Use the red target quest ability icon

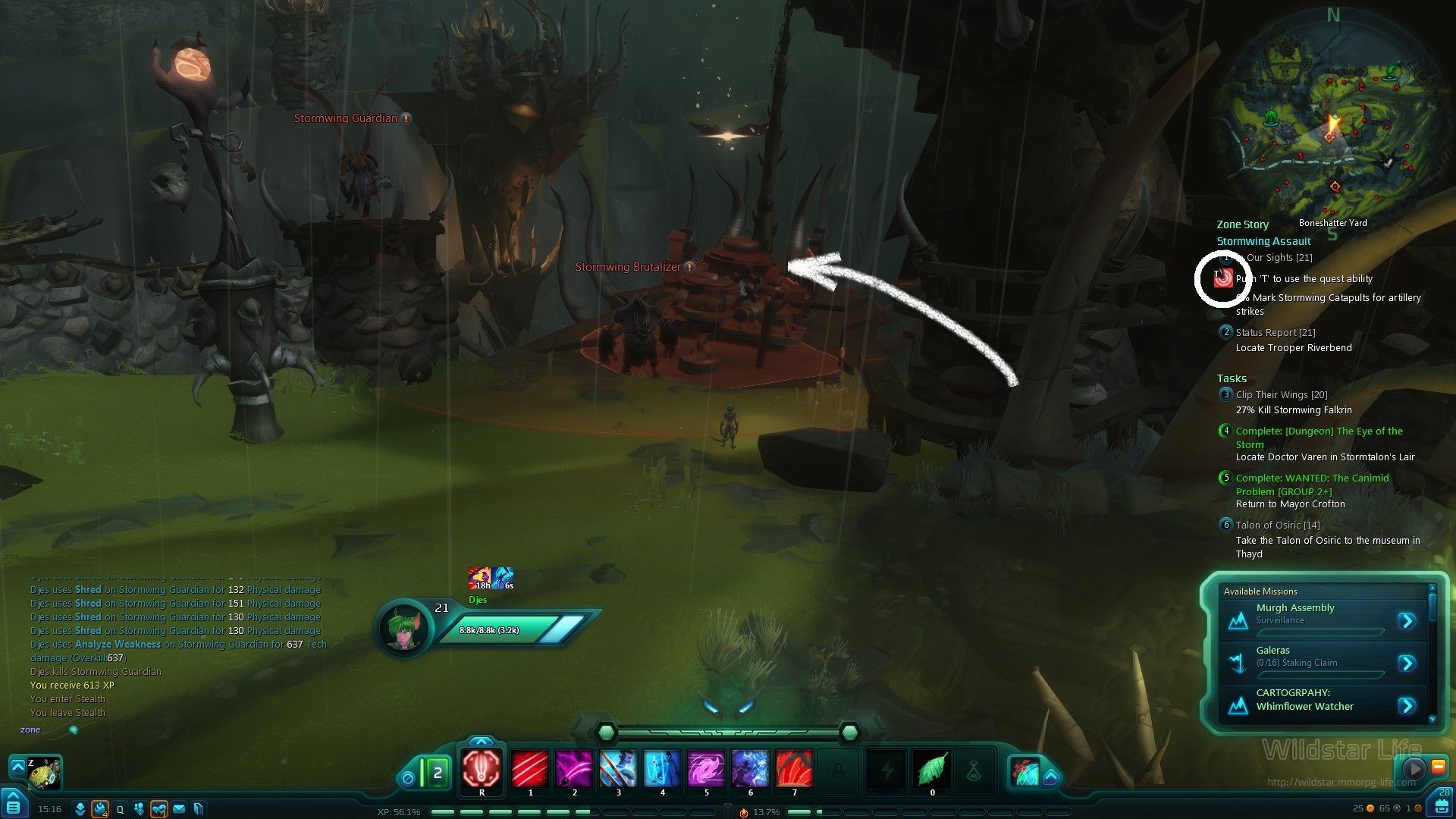[1222, 279]
